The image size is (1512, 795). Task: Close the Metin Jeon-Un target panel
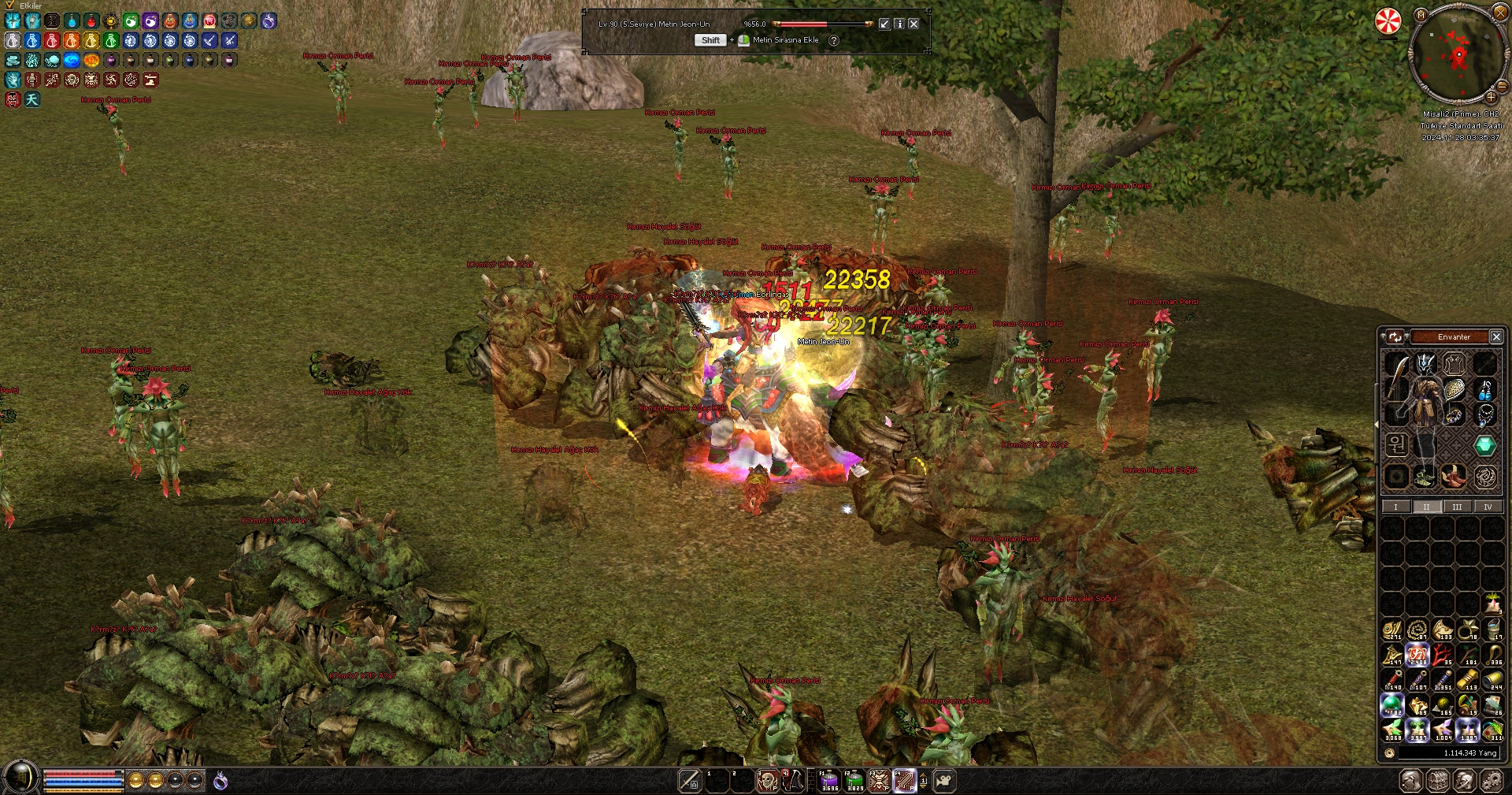[913, 24]
